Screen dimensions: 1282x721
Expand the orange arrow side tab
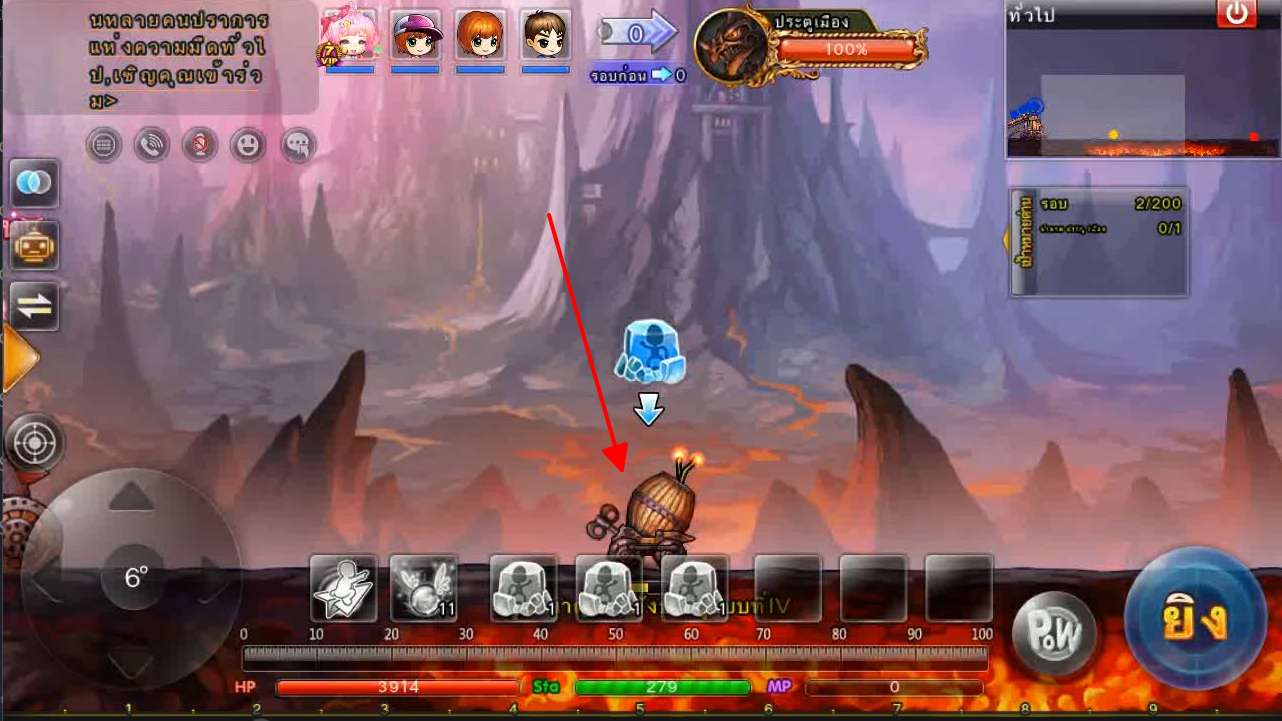pyautogui.click(x=18, y=357)
